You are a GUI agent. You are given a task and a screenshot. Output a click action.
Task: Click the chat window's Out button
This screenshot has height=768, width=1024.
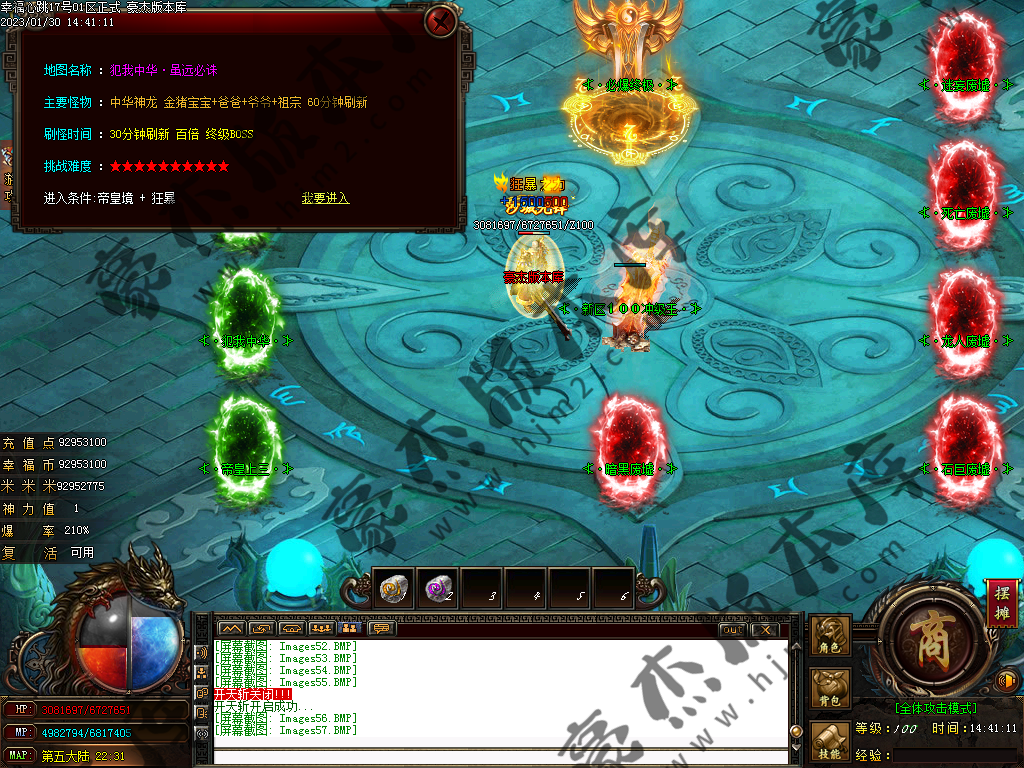click(732, 629)
